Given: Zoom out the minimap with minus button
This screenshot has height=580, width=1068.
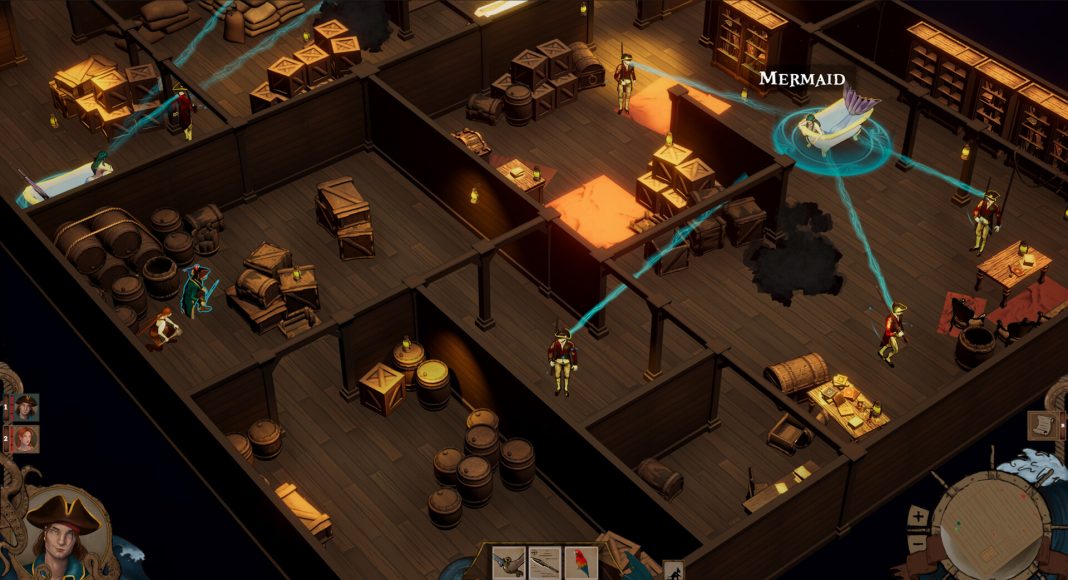Looking at the screenshot, I should pyautogui.click(x=919, y=544).
